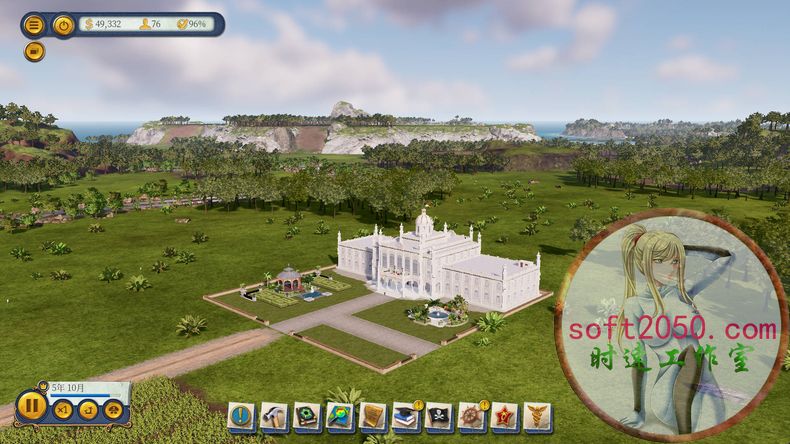The height and width of the screenshot is (444, 790).
Task: Click the small camera button under the menu
Action: [34, 50]
